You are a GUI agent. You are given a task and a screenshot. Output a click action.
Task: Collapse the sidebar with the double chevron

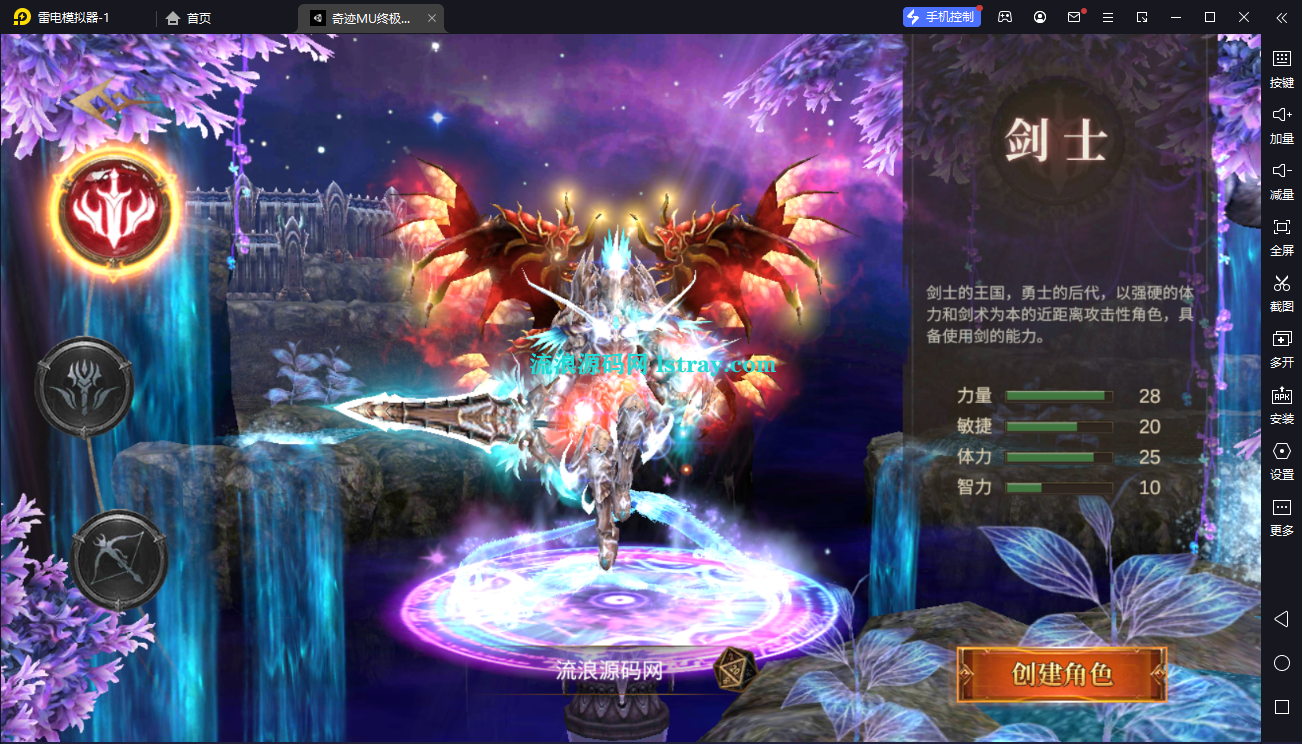[x=1281, y=17]
